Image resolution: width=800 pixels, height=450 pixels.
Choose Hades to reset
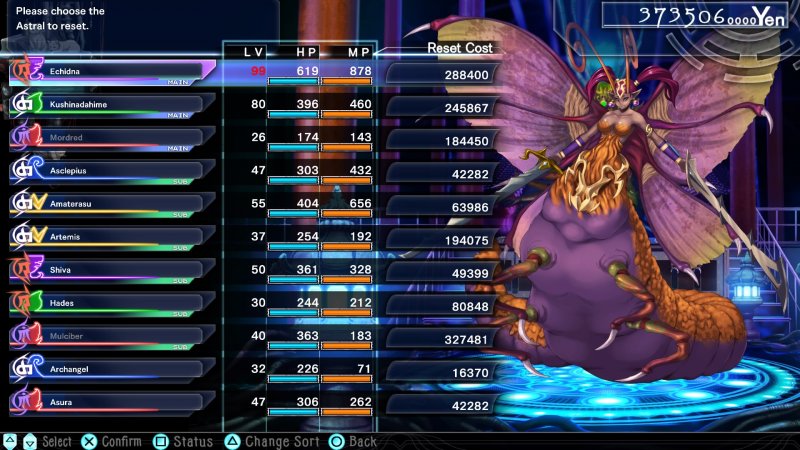pos(110,303)
